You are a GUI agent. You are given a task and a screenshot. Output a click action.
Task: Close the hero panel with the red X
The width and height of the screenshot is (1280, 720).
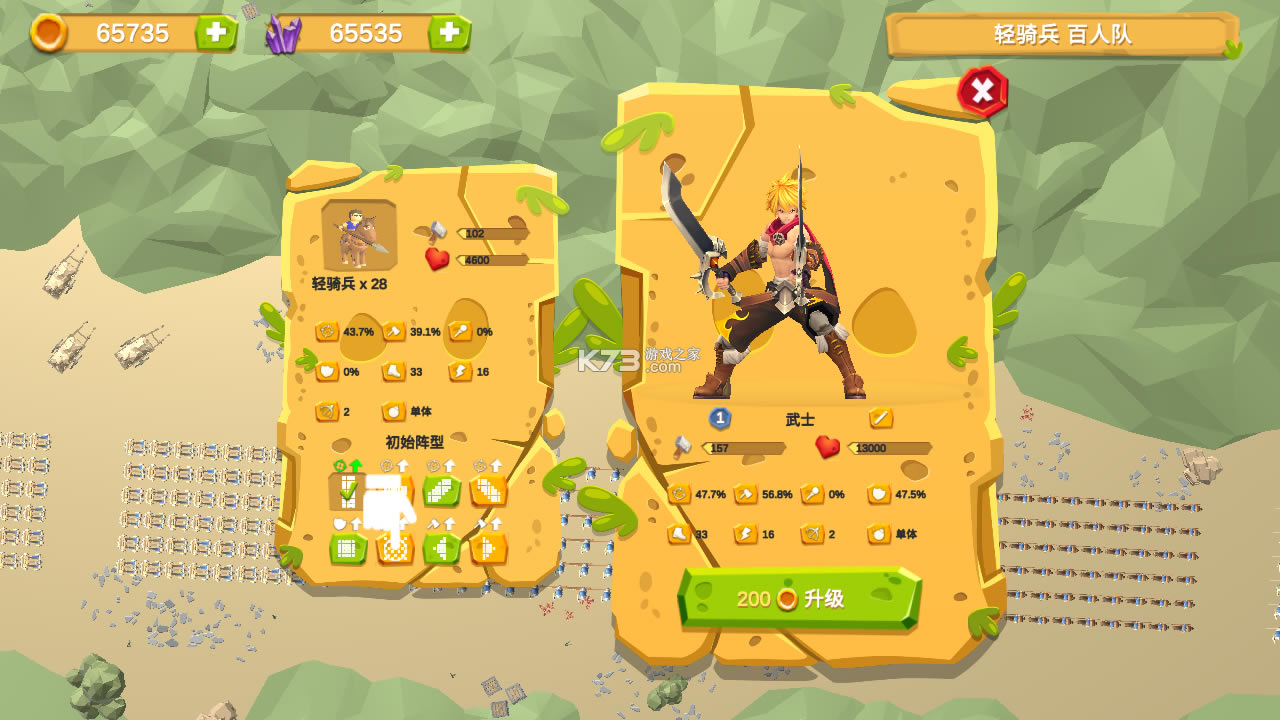[x=982, y=92]
